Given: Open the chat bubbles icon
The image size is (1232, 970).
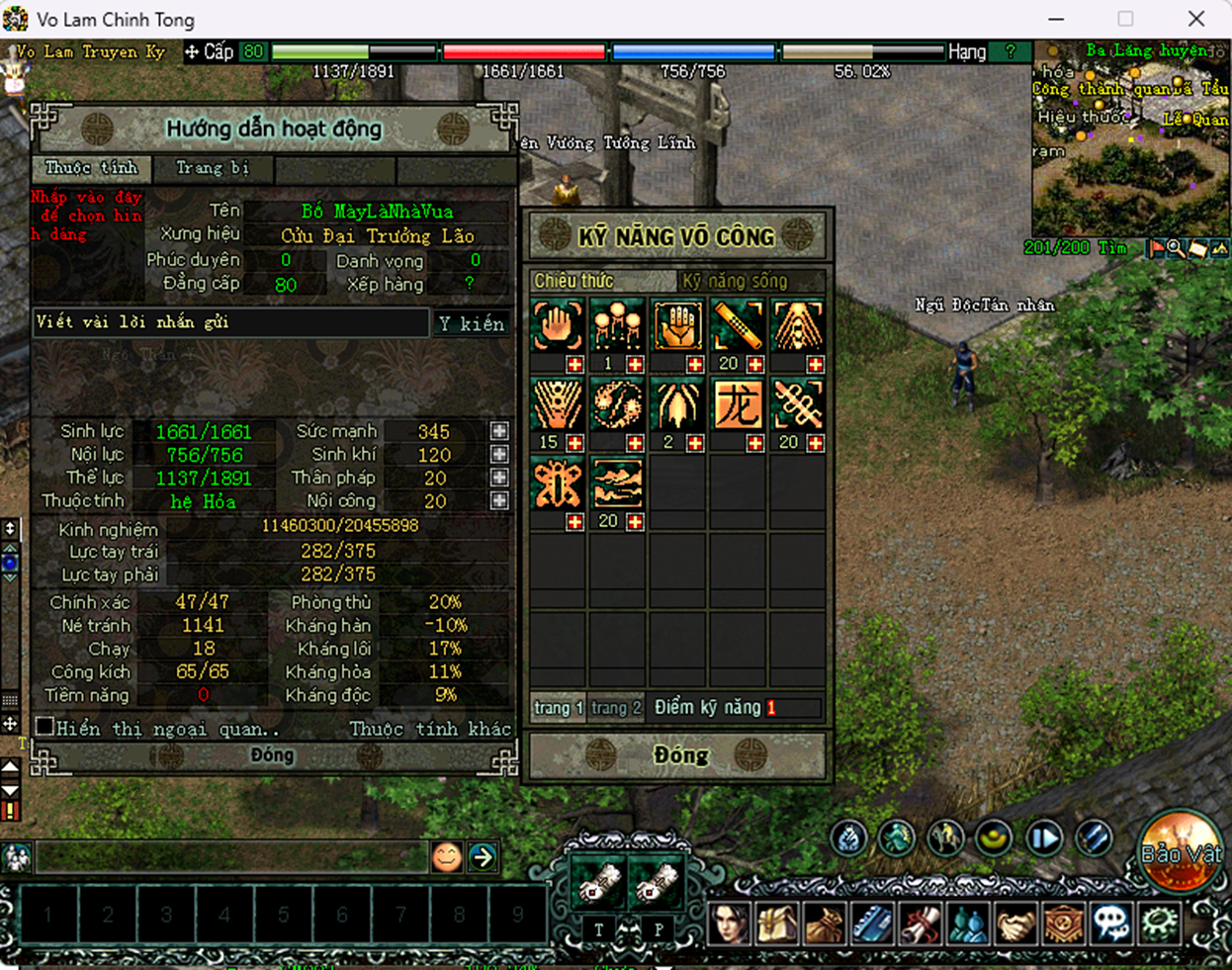Looking at the screenshot, I should (1111, 924).
